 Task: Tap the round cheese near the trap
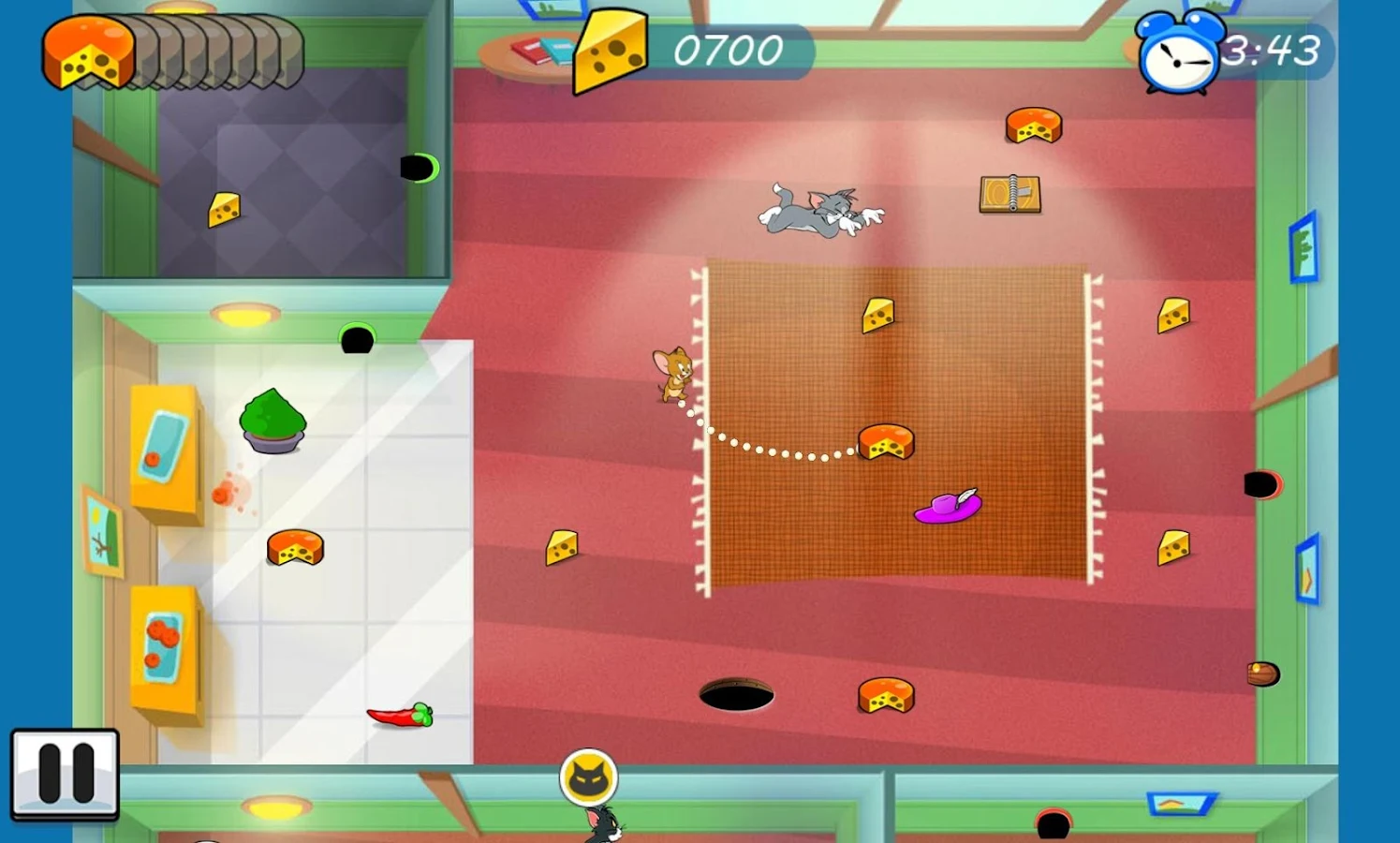pyautogui.click(x=1035, y=125)
